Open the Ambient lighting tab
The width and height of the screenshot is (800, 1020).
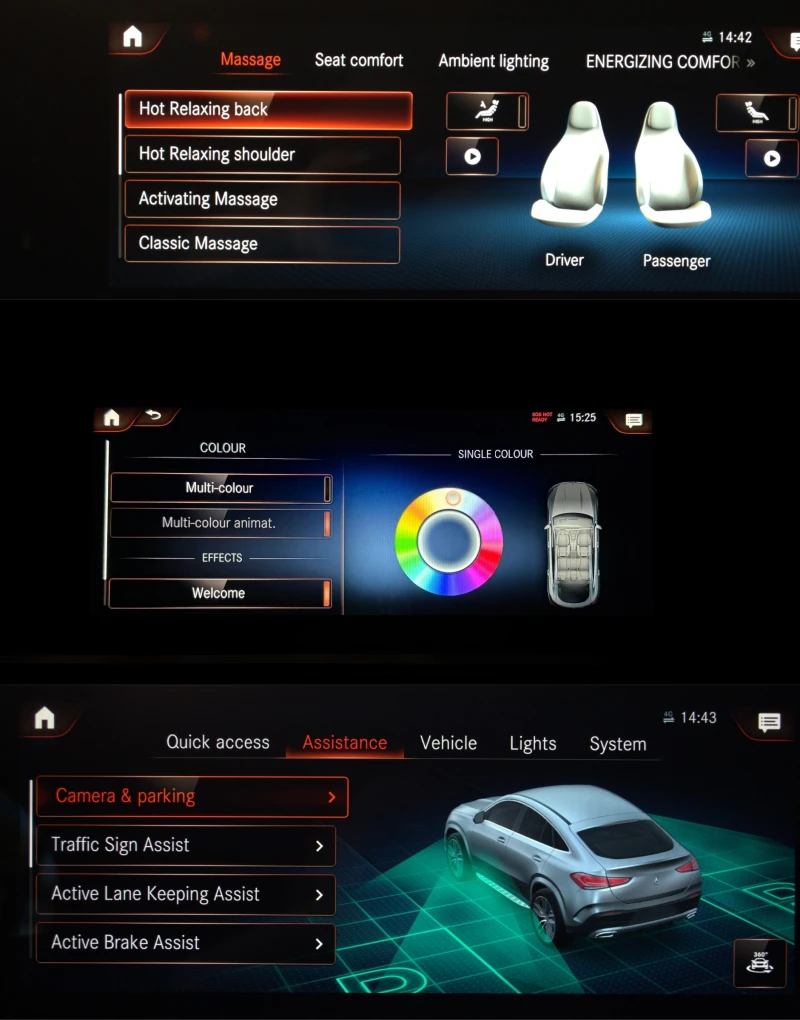(x=493, y=61)
